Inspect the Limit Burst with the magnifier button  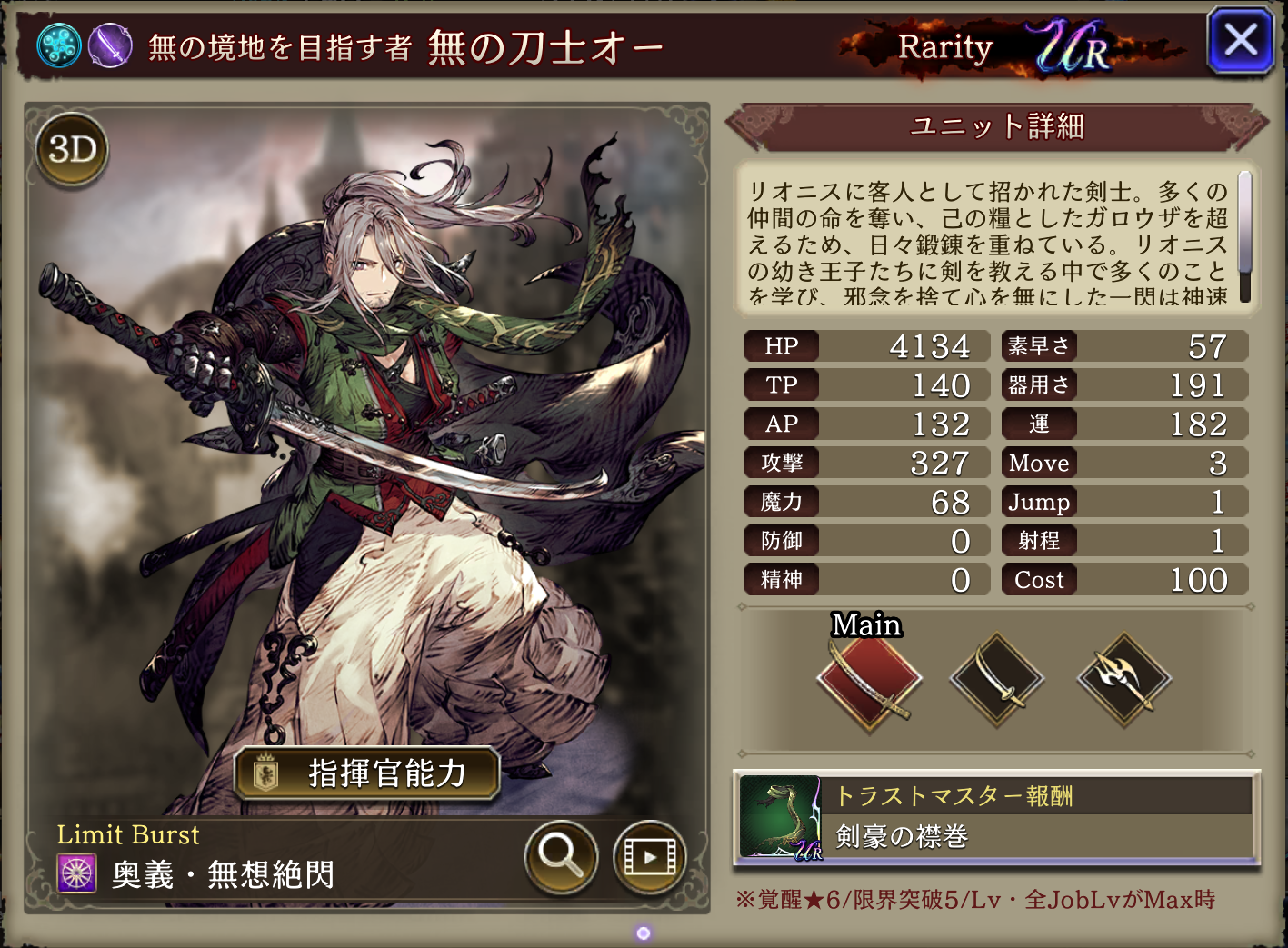pos(561,854)
